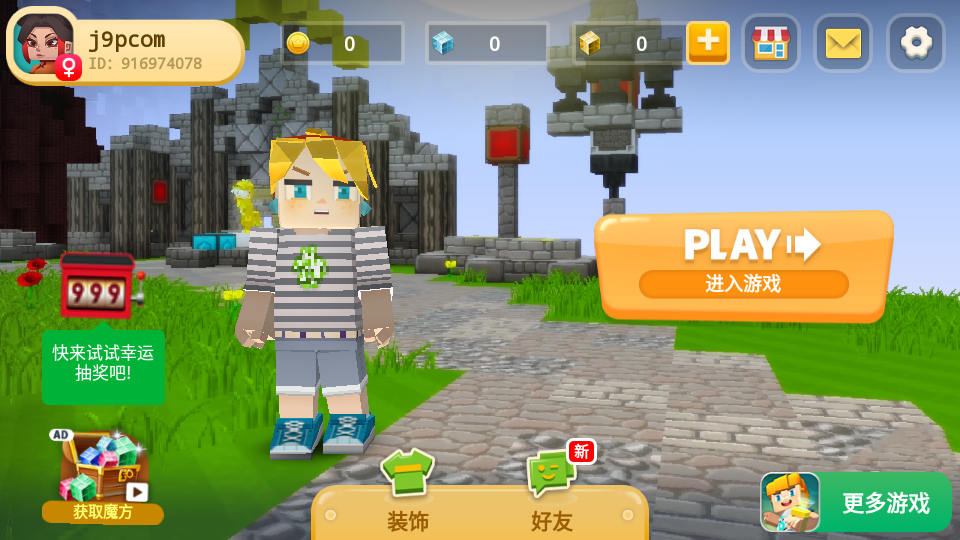Open the player profile avatar
Image resolution: width=960 pixels, height=540 pixels.
44,45
